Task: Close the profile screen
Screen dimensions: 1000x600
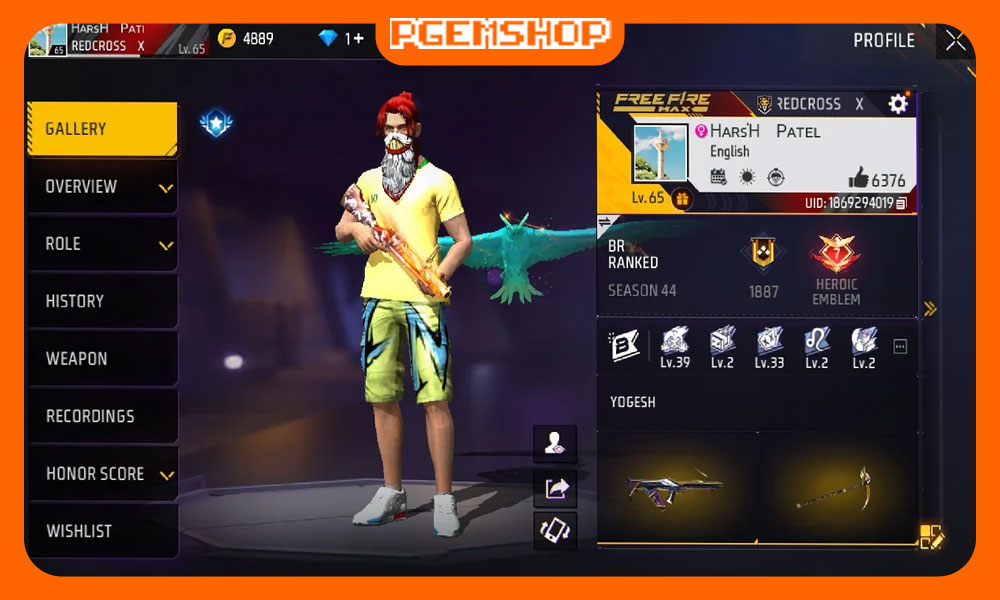Action: 955,41
